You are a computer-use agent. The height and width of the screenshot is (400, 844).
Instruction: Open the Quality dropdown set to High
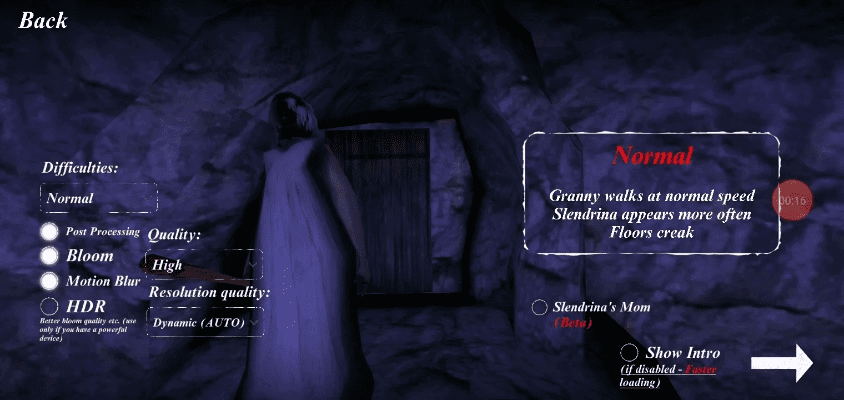click(x=205, y=265)
